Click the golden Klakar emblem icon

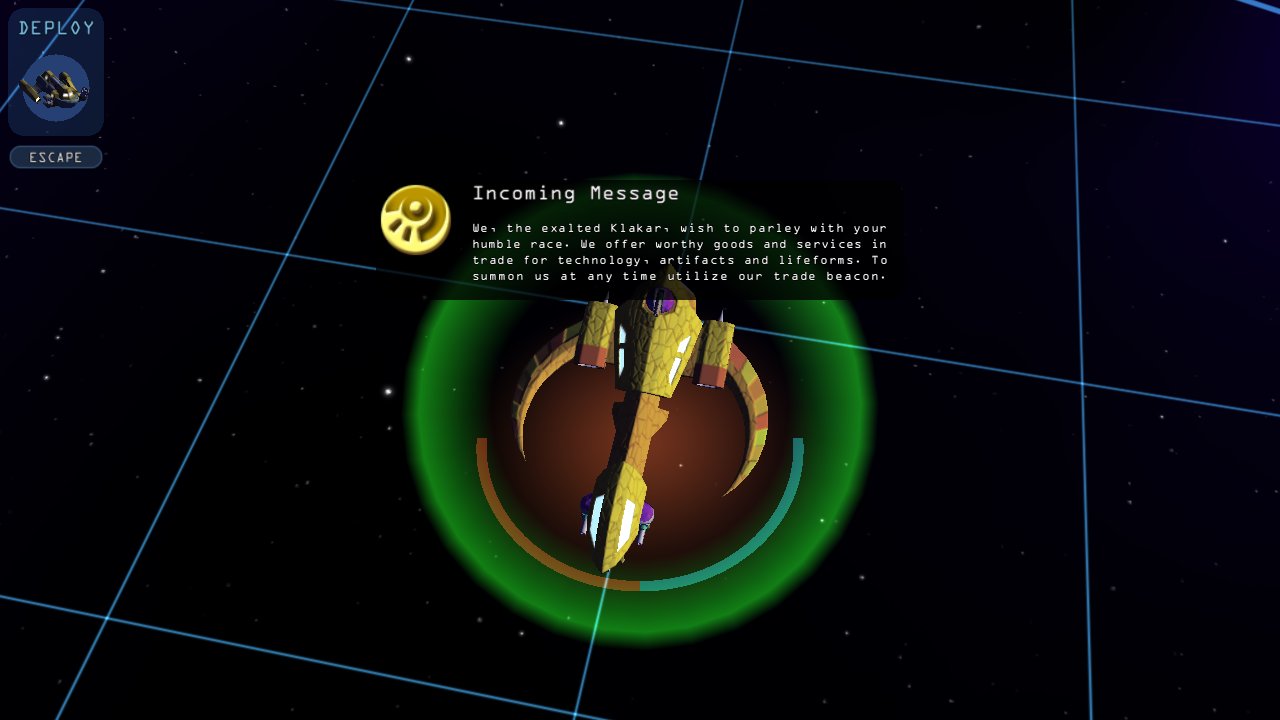pyautogui.click(x=415, y=219)
